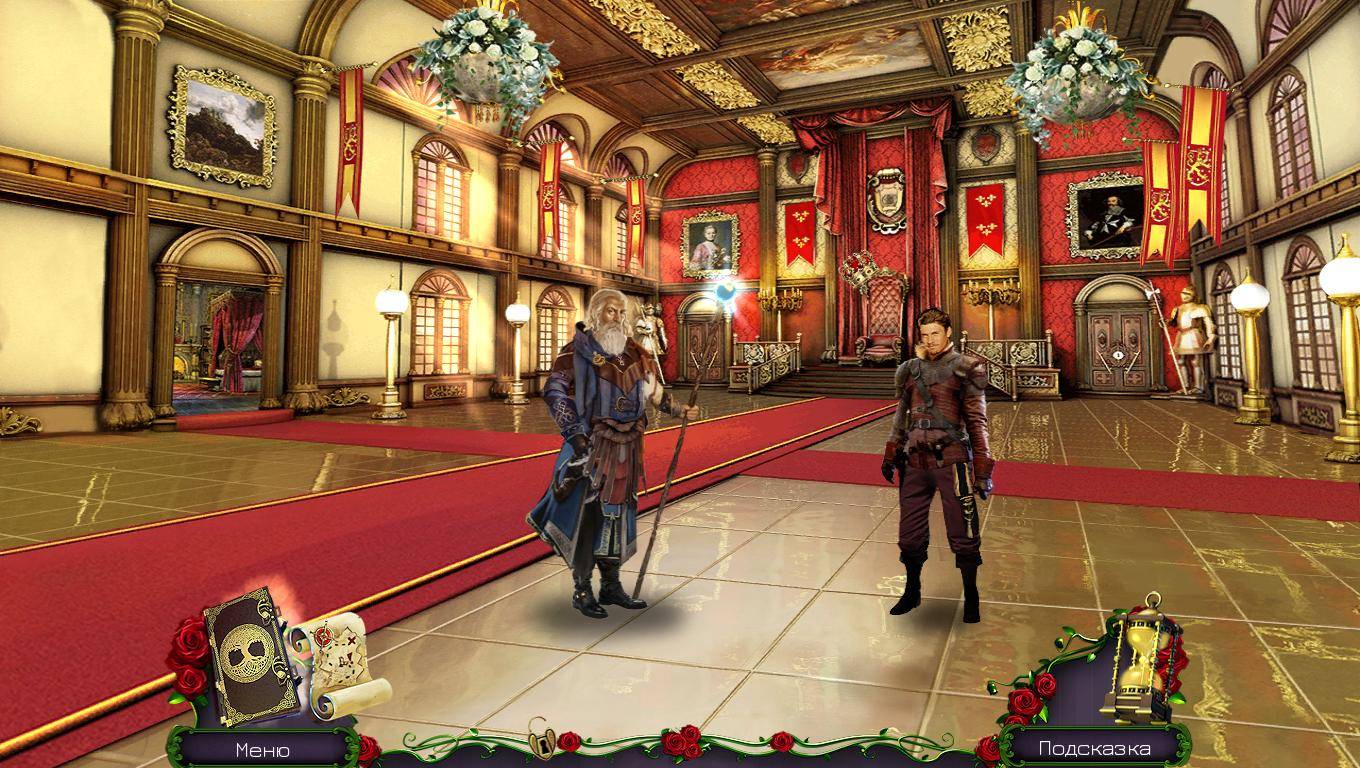Use the Подсказка hint button
The image size is (1360, 768).
pyautogui.click(x=1094, y=748)
